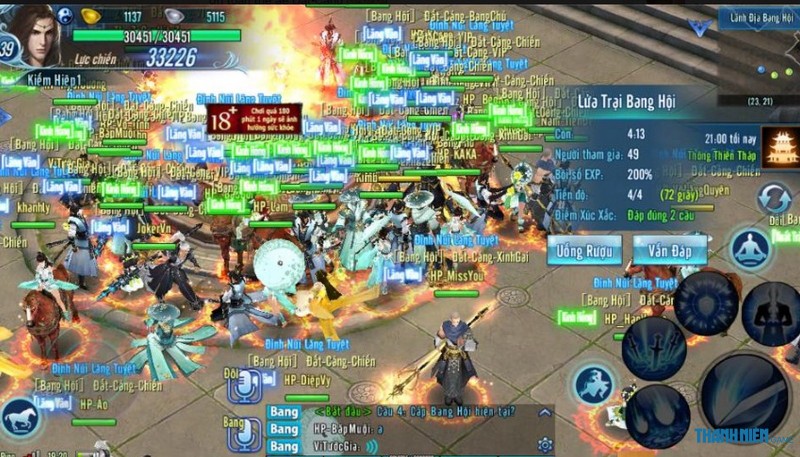Image resolution: width=800 pixels, height=457 pixels.
Task: Expand the chat box with the arrow
Action: 544,411
